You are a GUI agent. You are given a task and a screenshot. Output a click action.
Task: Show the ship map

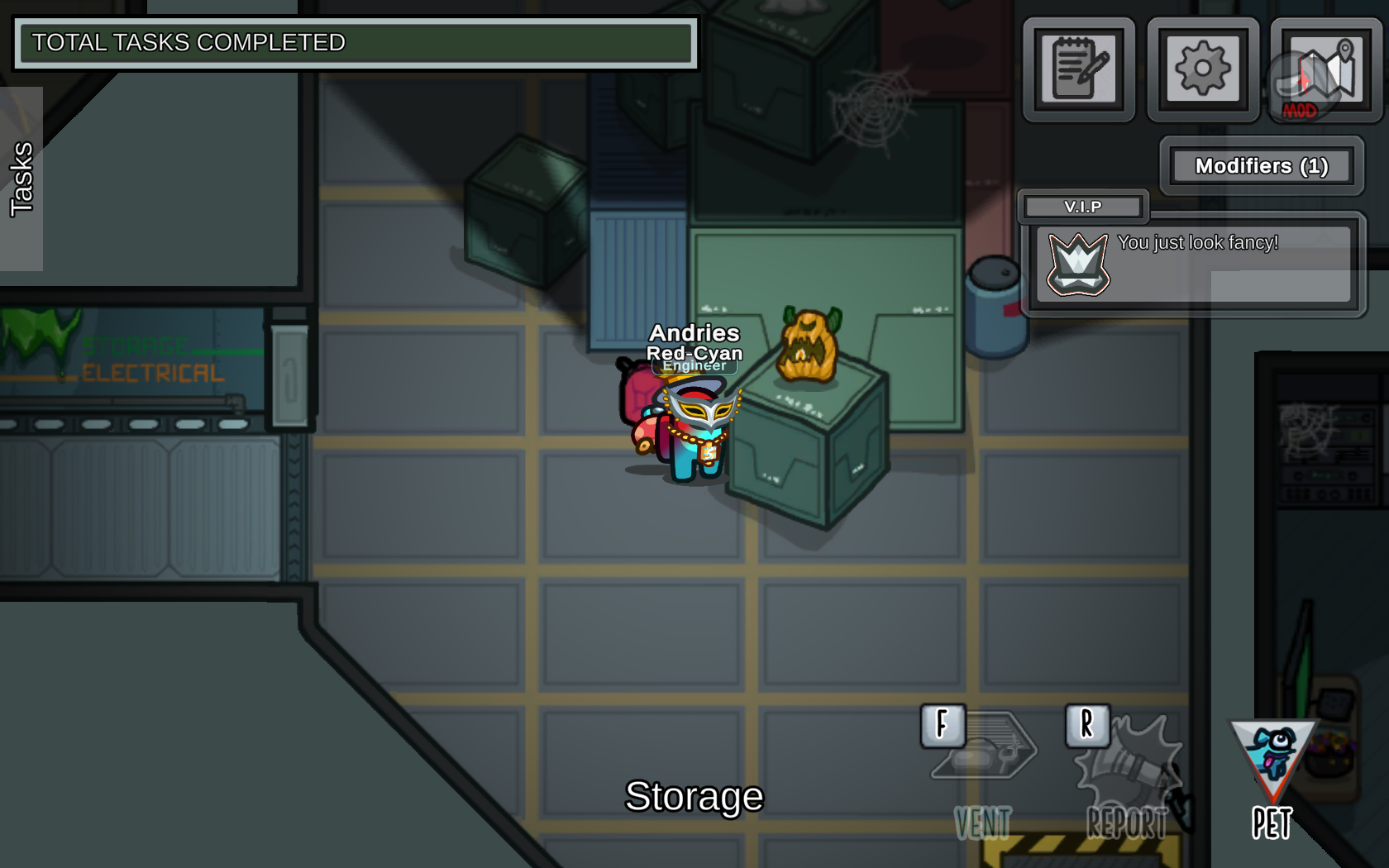click(1326, 69)
